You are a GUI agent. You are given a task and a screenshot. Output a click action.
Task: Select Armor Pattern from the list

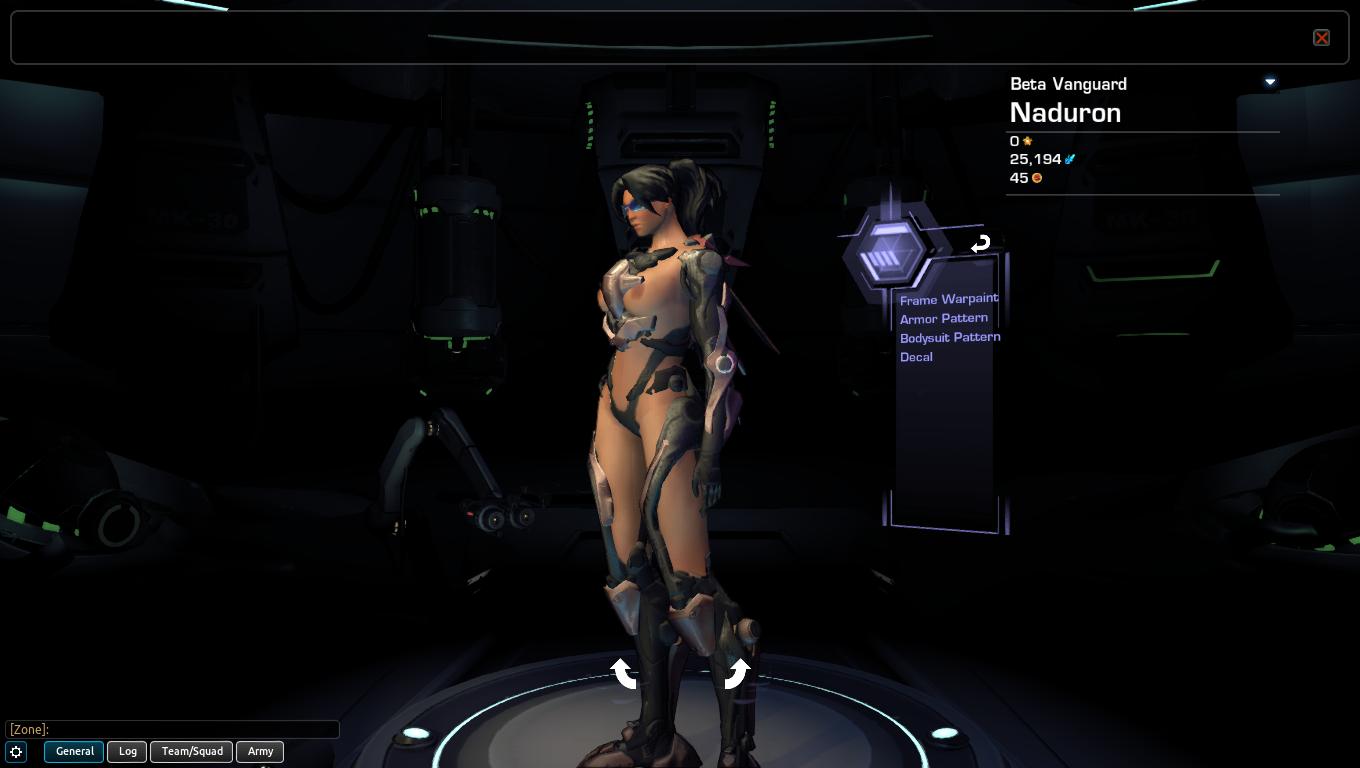(x=943, y=318)
